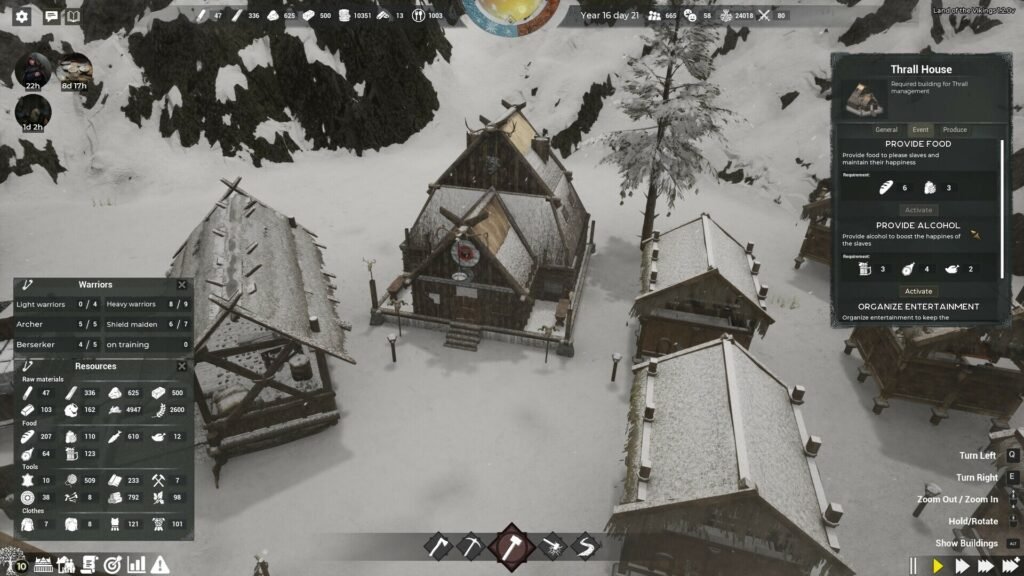The height and width of the screenshot is (576, 1024).
Task: Activate the Provide Food event
Action: pyautogui.click(x=918, y=210)
